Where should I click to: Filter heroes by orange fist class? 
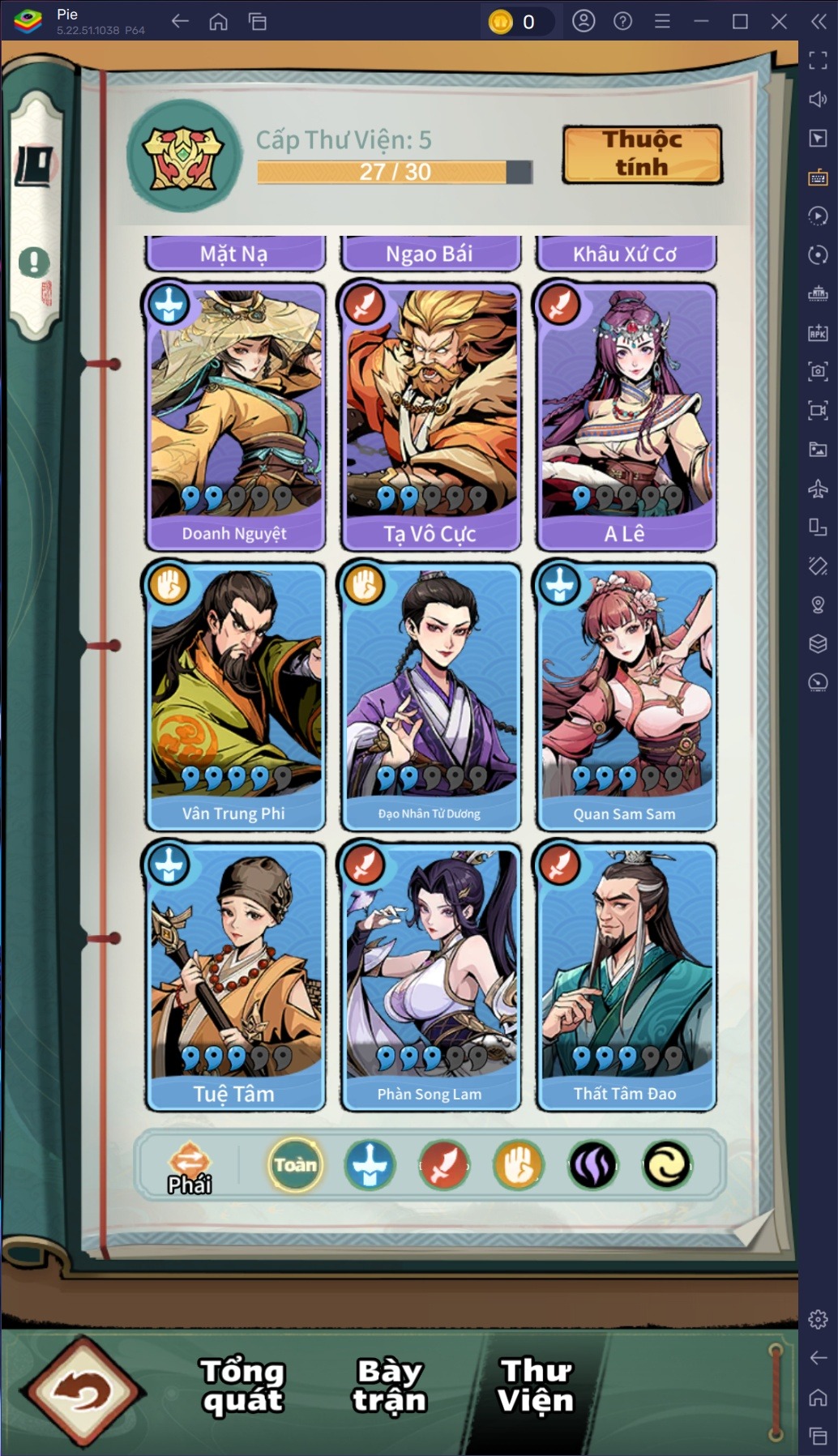pyautogui.click(x=519, y=1165)
